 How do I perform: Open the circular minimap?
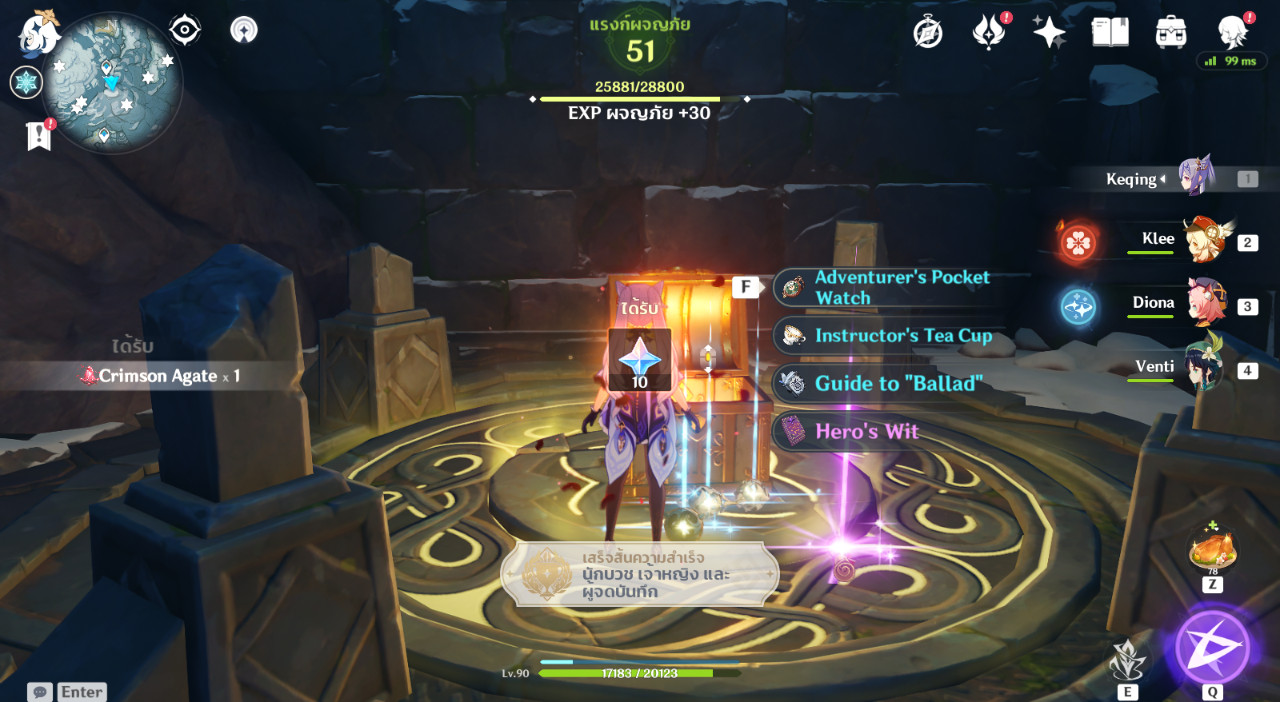click(111, 82)
